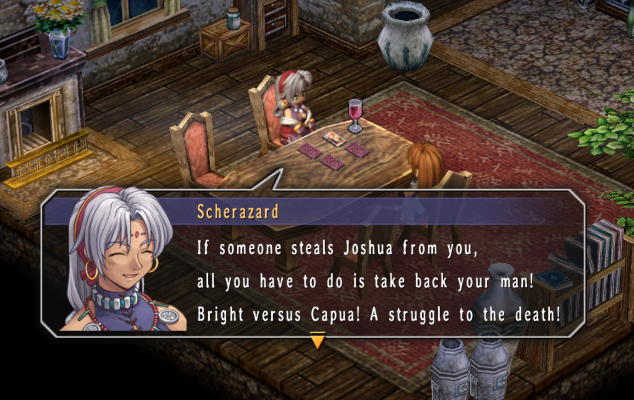The image size is (634, 400).
Task: Advance dialogue with the orange arrow indicator
Action: (317, 341)
